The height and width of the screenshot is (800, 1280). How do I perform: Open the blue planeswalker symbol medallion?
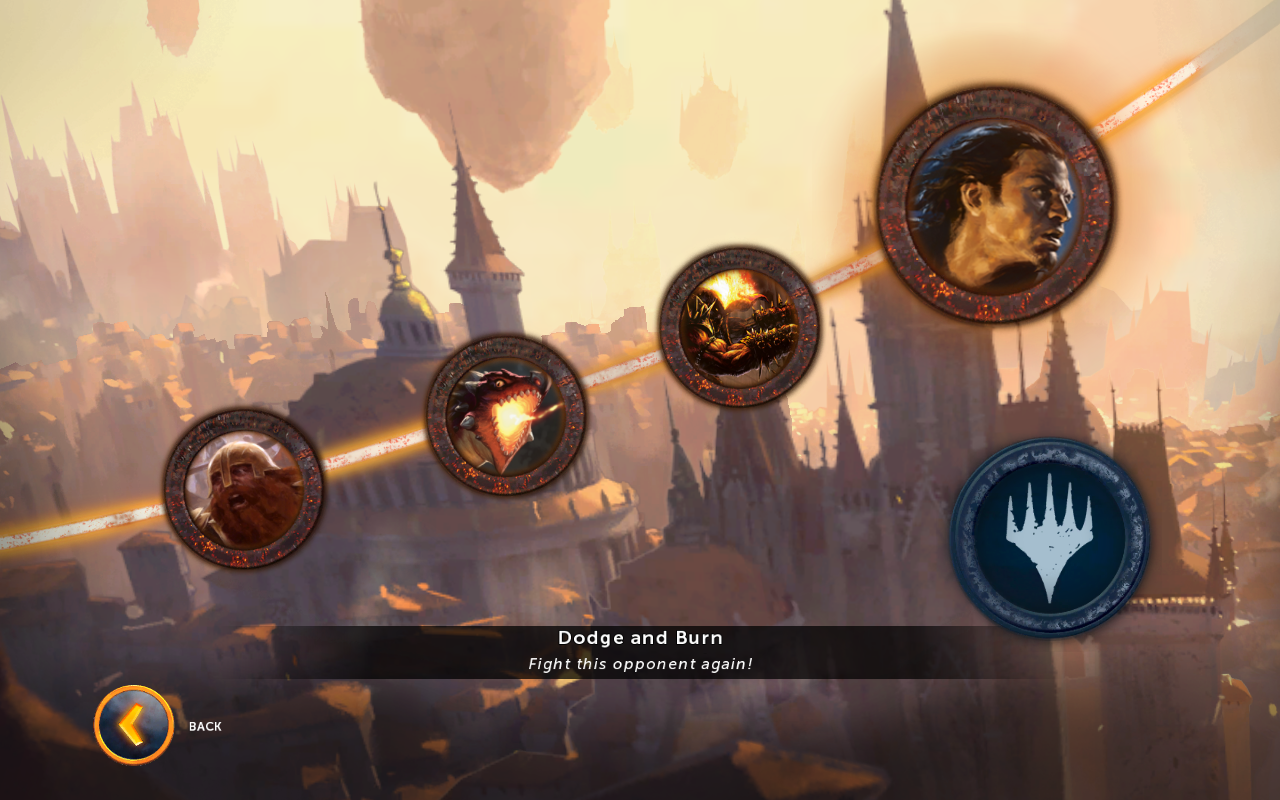[1049, 537]
